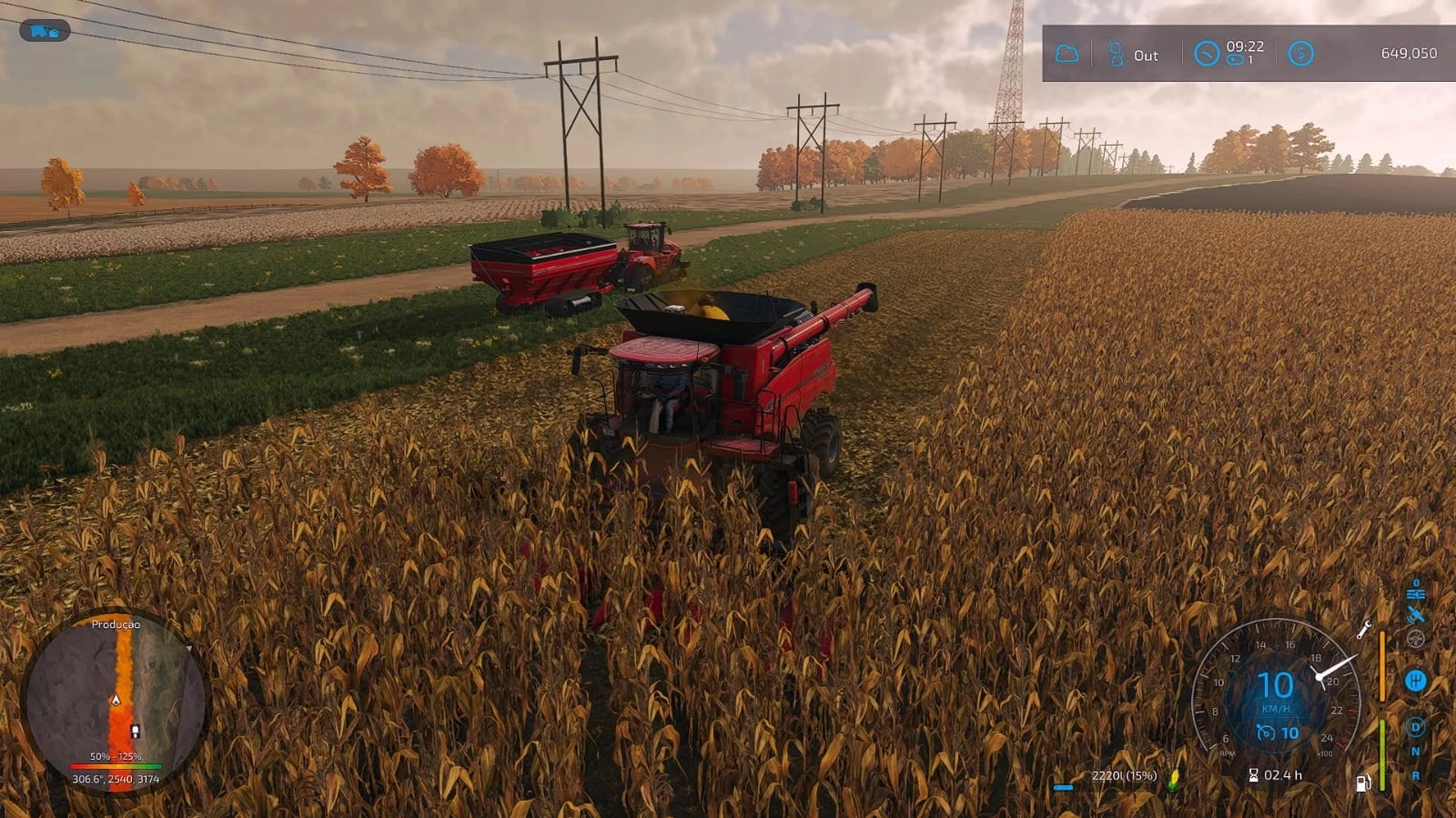Screen dimensions: 1456x818
Task: Click the hourglass icon next to 02.4 h
Action: tap(1254, 775)
